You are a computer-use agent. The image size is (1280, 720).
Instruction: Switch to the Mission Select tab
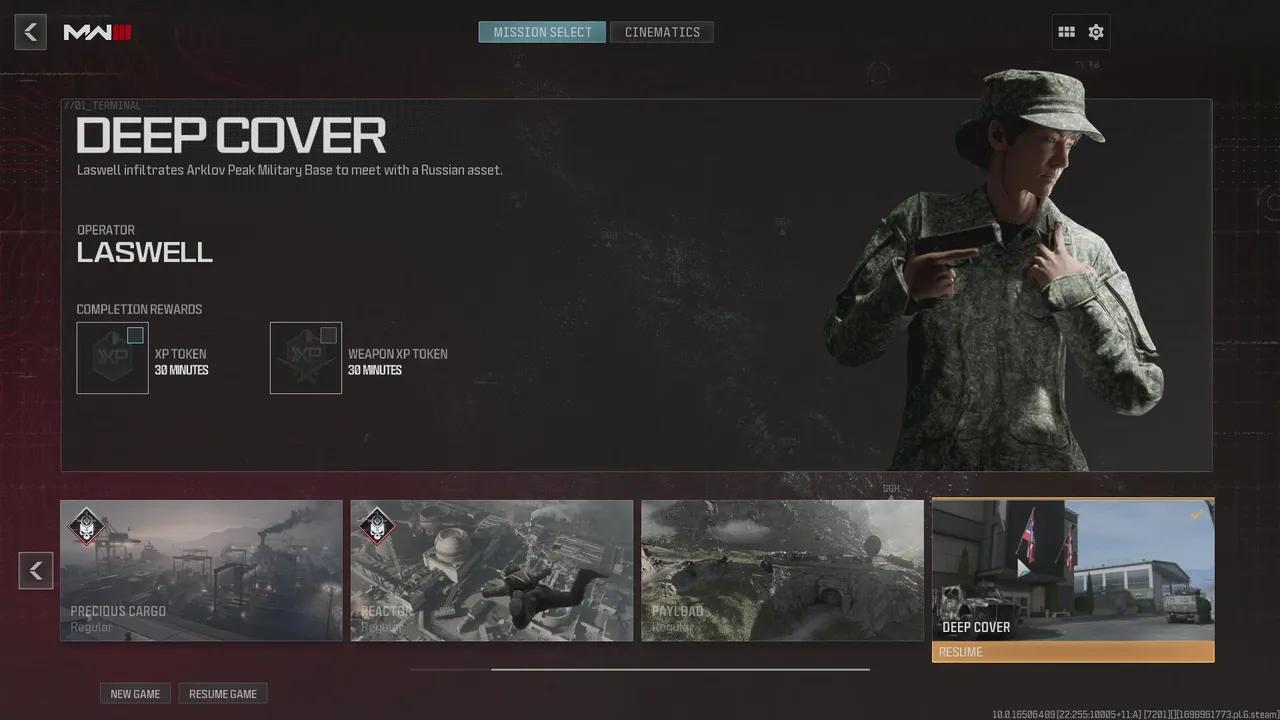541,31
